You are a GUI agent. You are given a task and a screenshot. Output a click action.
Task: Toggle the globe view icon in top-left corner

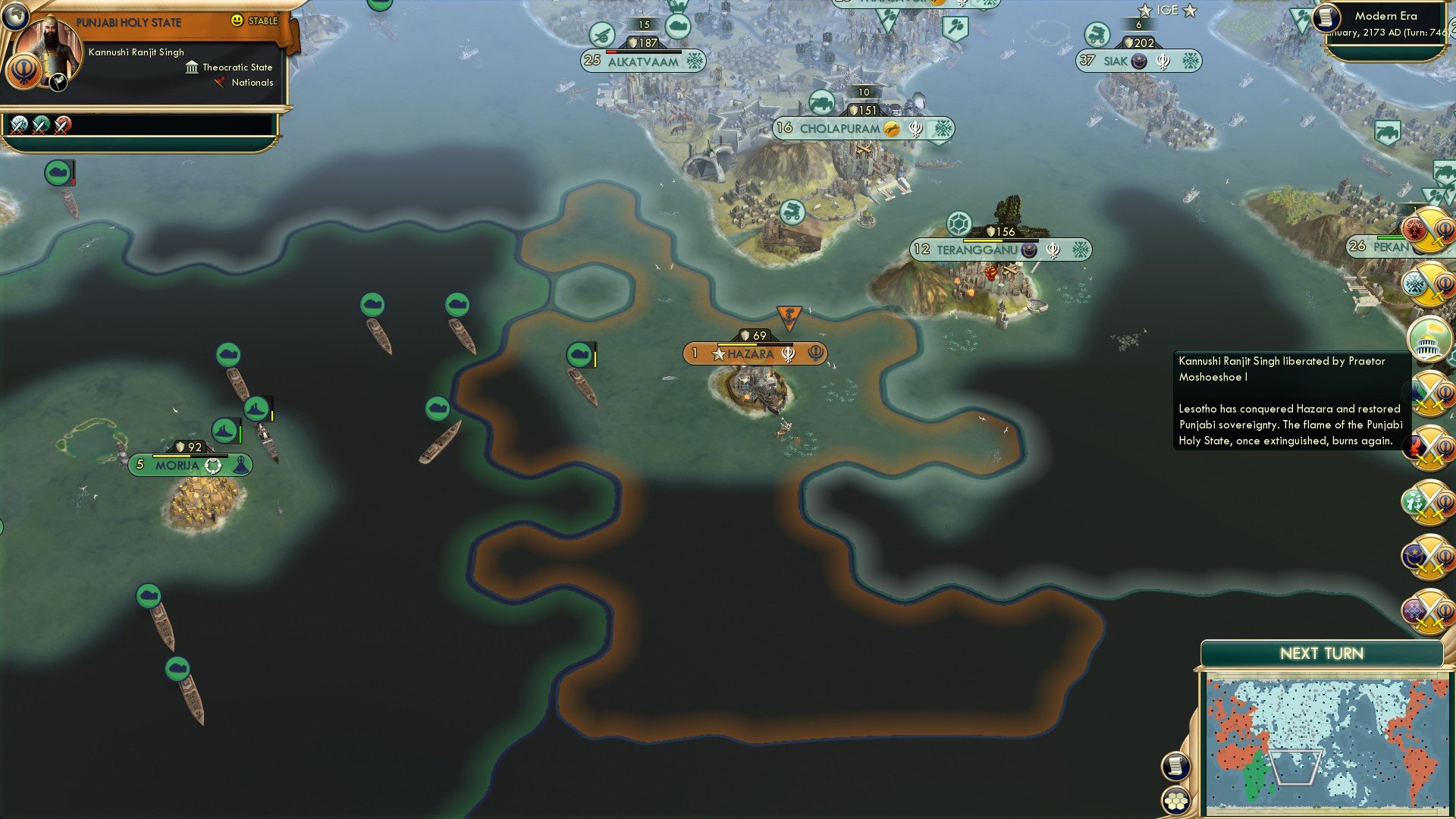(15, 16)
